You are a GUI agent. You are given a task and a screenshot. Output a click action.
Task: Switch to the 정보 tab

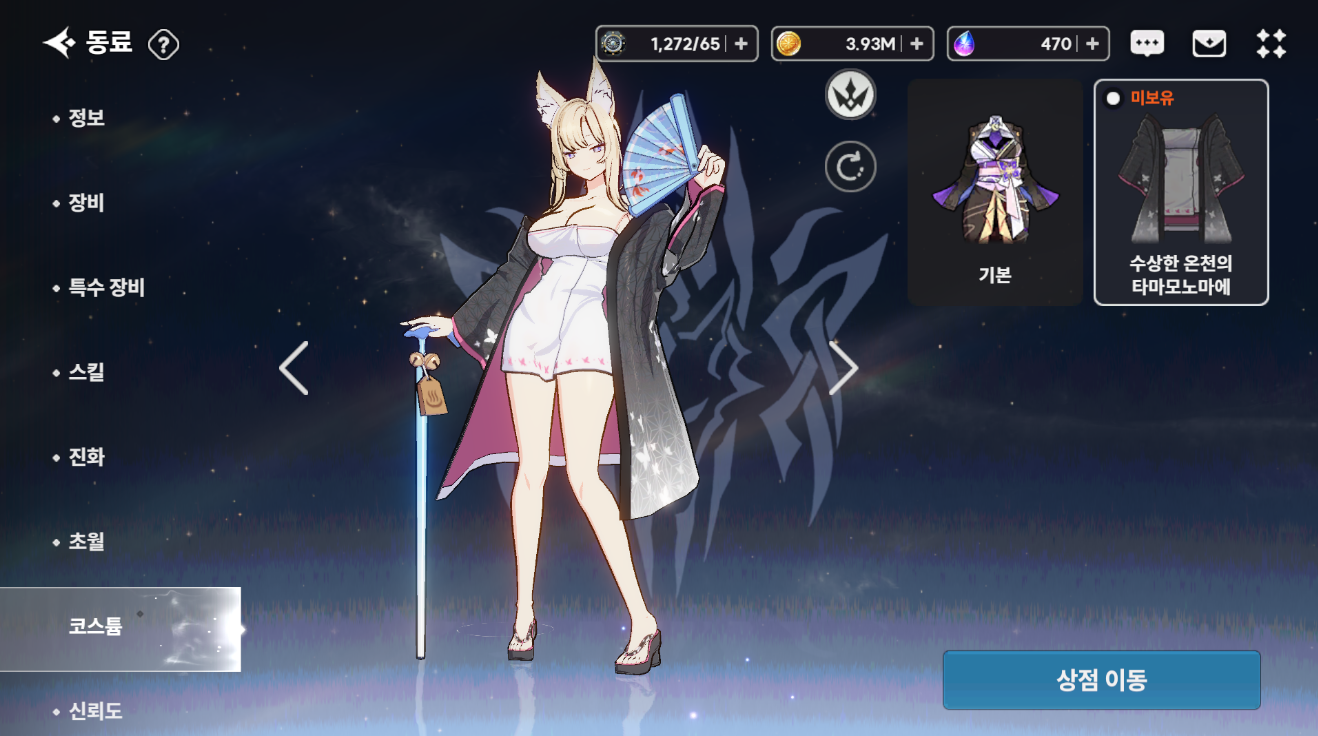click(86, 118)
